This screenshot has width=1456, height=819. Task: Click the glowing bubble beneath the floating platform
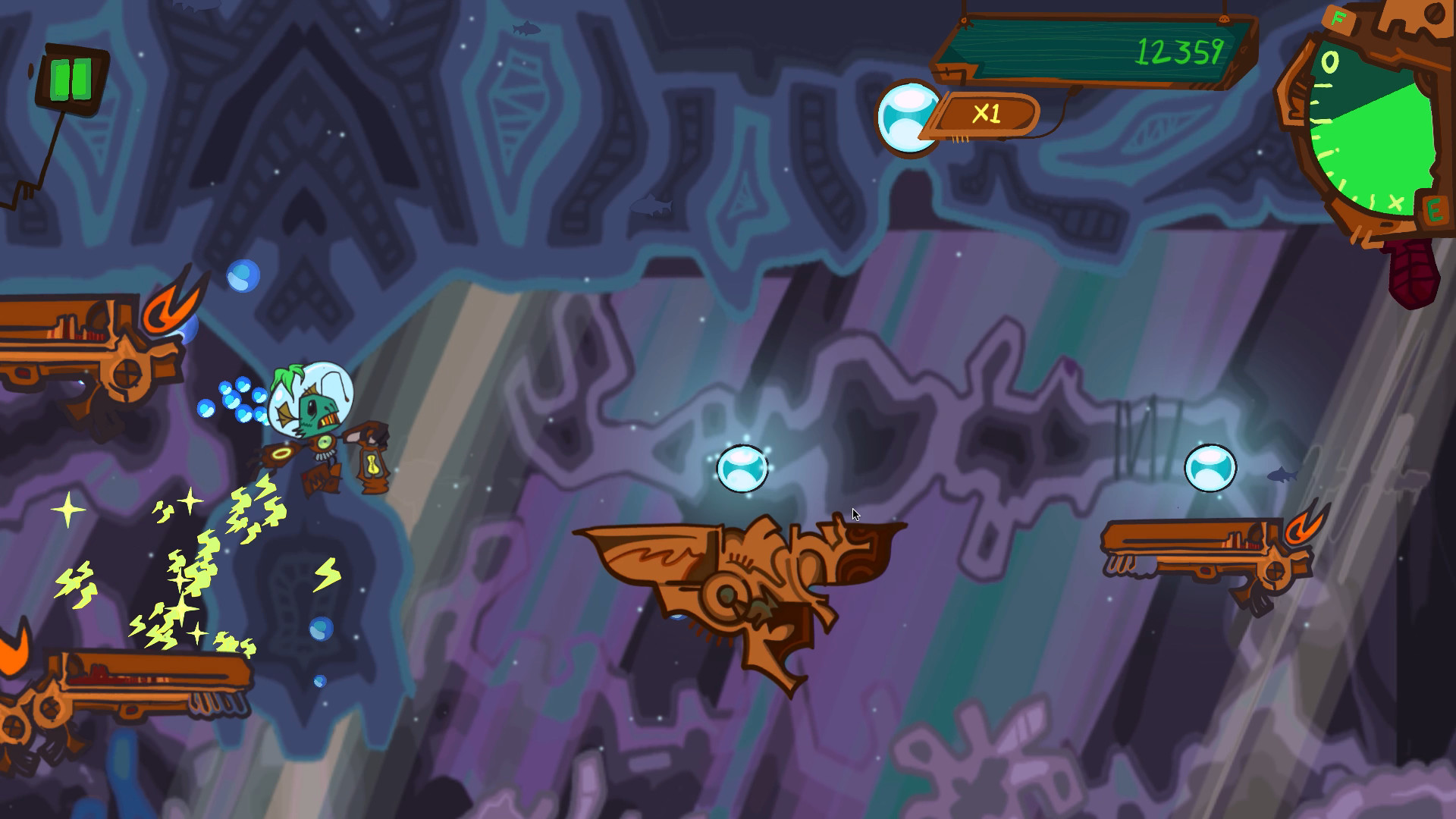(x=743, y=469)
